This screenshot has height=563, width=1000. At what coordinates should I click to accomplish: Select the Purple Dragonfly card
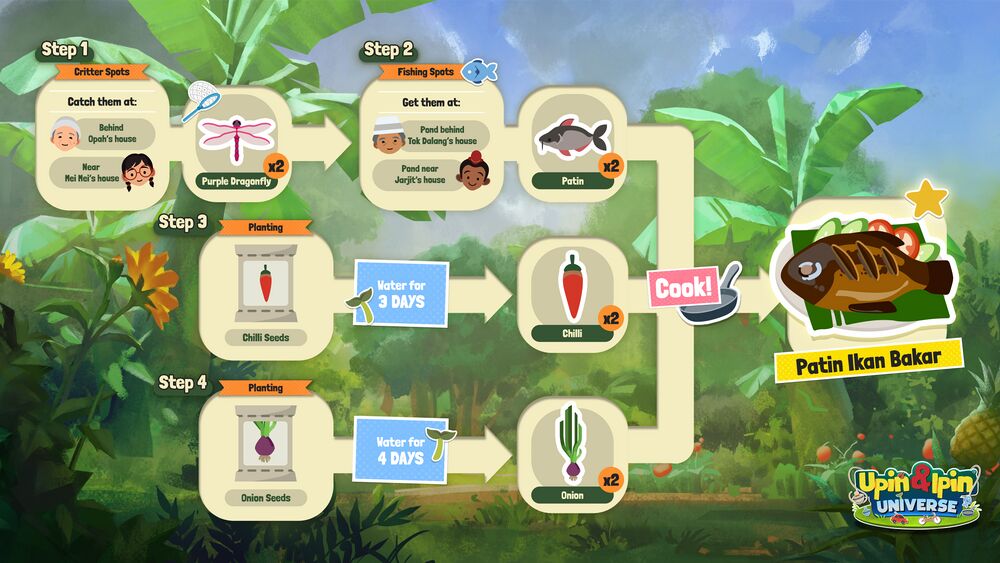click(x=237, y=147)
